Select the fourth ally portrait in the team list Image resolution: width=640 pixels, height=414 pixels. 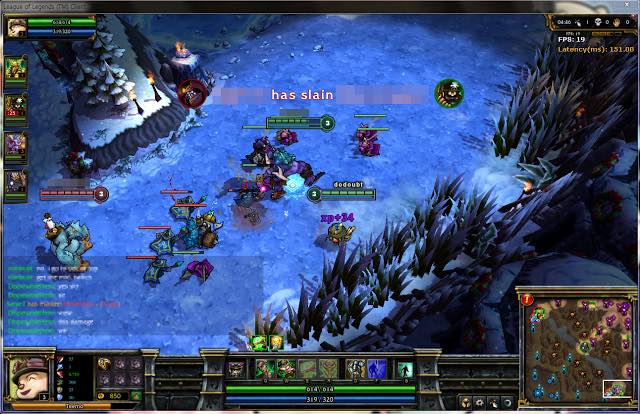tap(15, 181)
